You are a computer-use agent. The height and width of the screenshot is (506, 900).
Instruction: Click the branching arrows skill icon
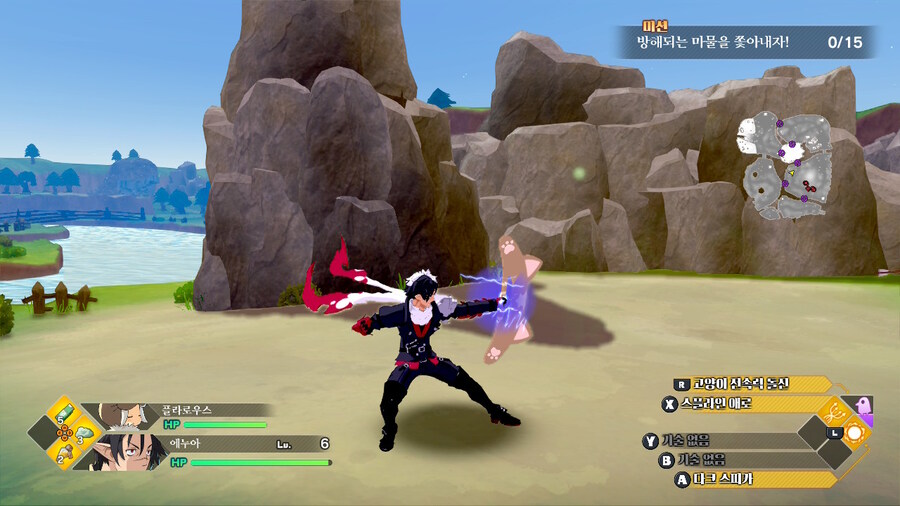[832, 411]
